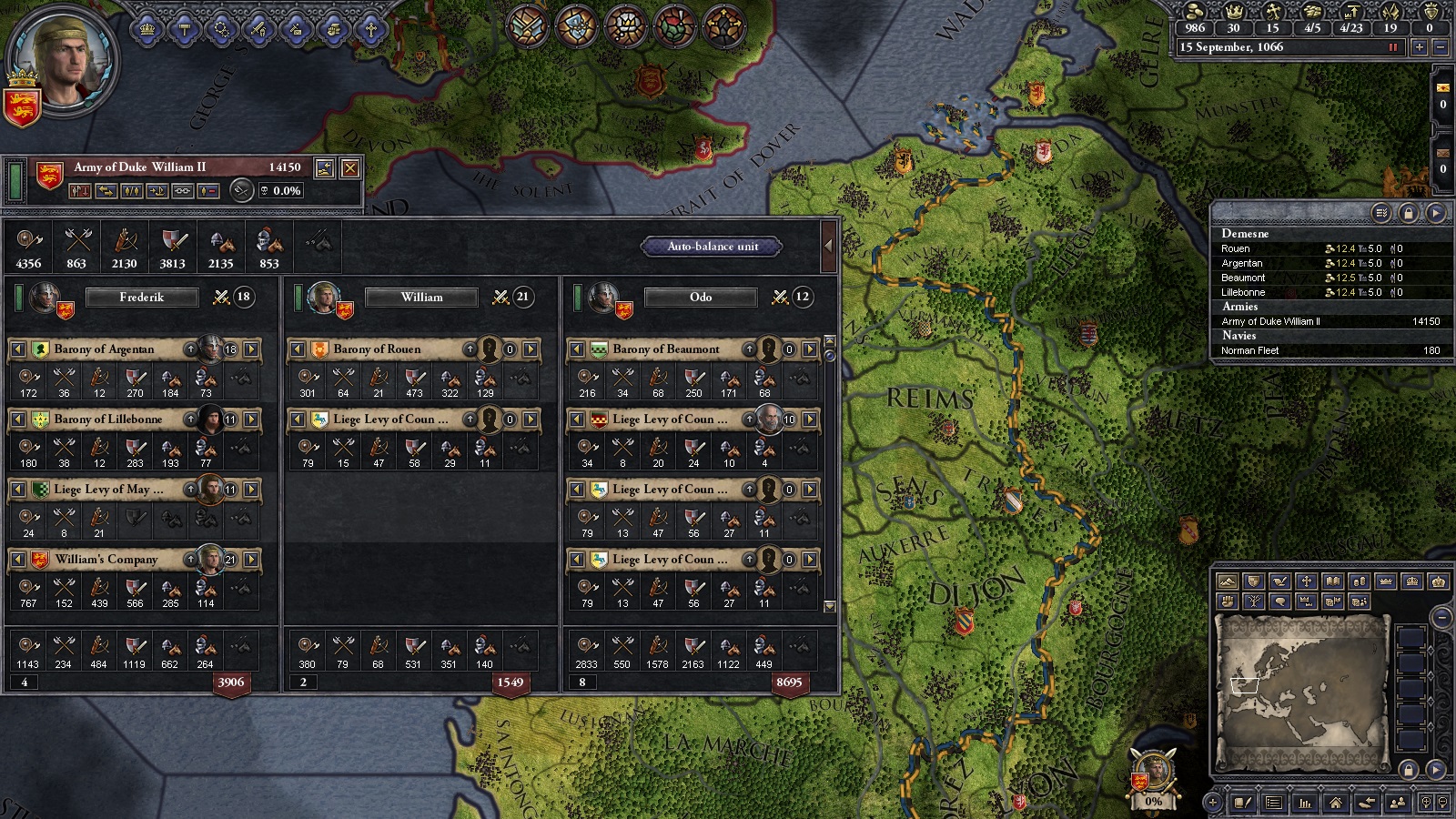
Task: Increase game speed with the plus button
Action: (1419, 48)
